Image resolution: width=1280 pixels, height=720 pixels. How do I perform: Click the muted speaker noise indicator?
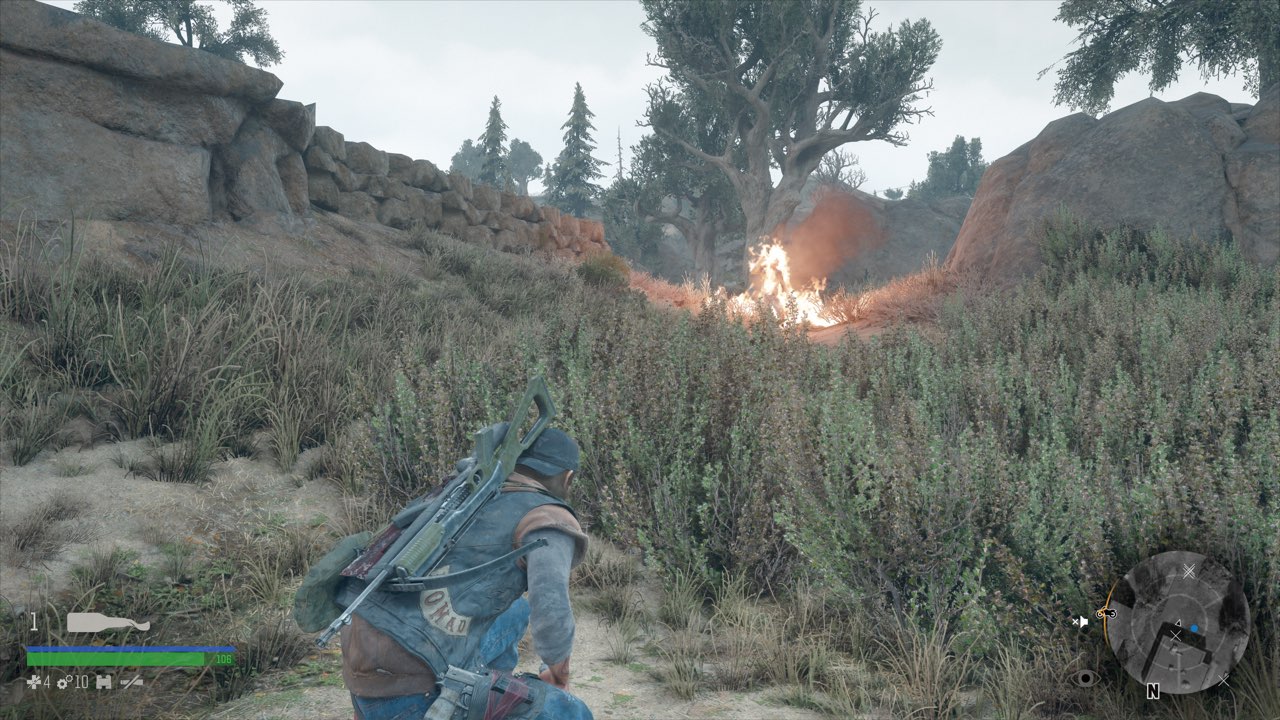[1080, 621]
